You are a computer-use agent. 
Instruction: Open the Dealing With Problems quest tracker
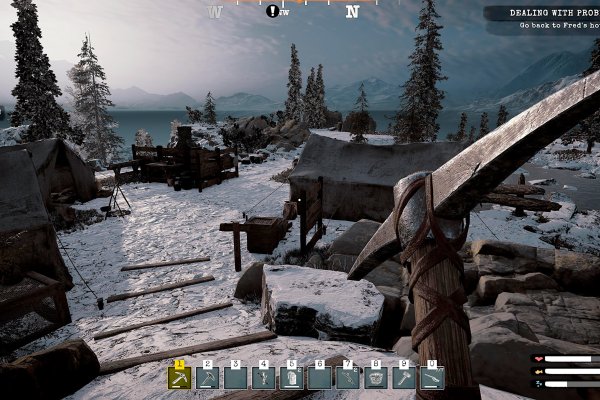(542, 19)
